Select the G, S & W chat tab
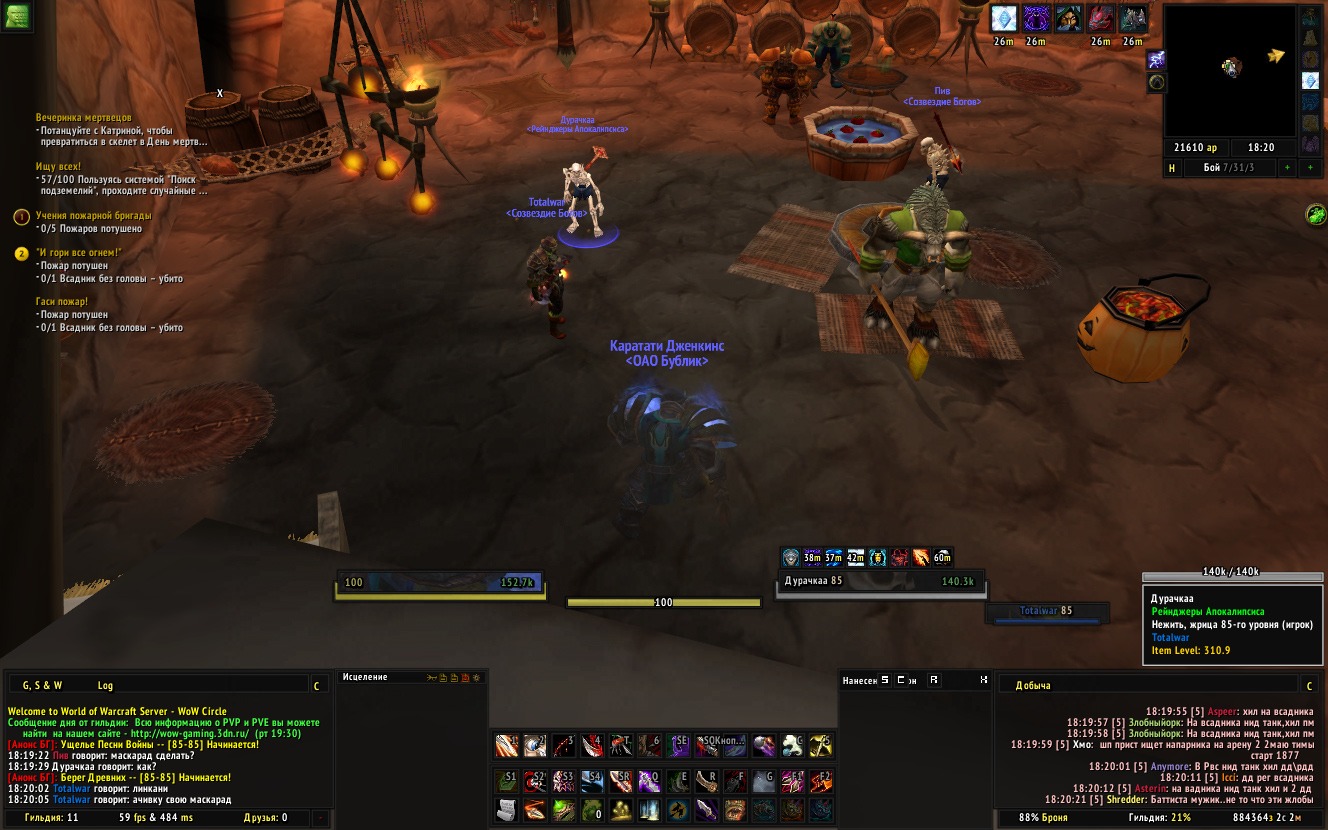 (43, 686)
